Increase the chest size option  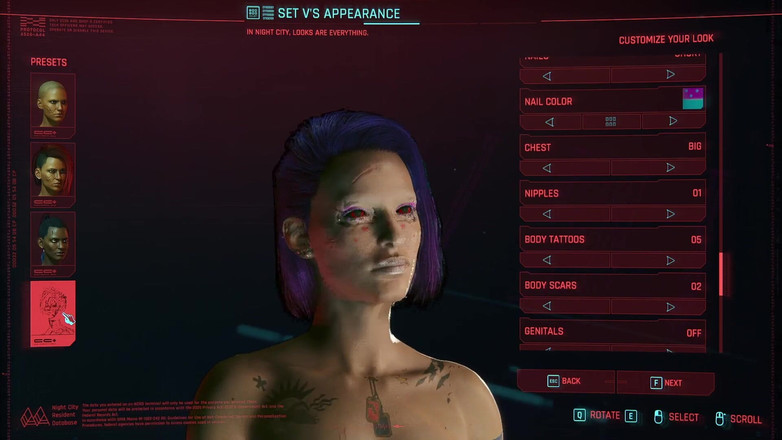pos(671,167)
